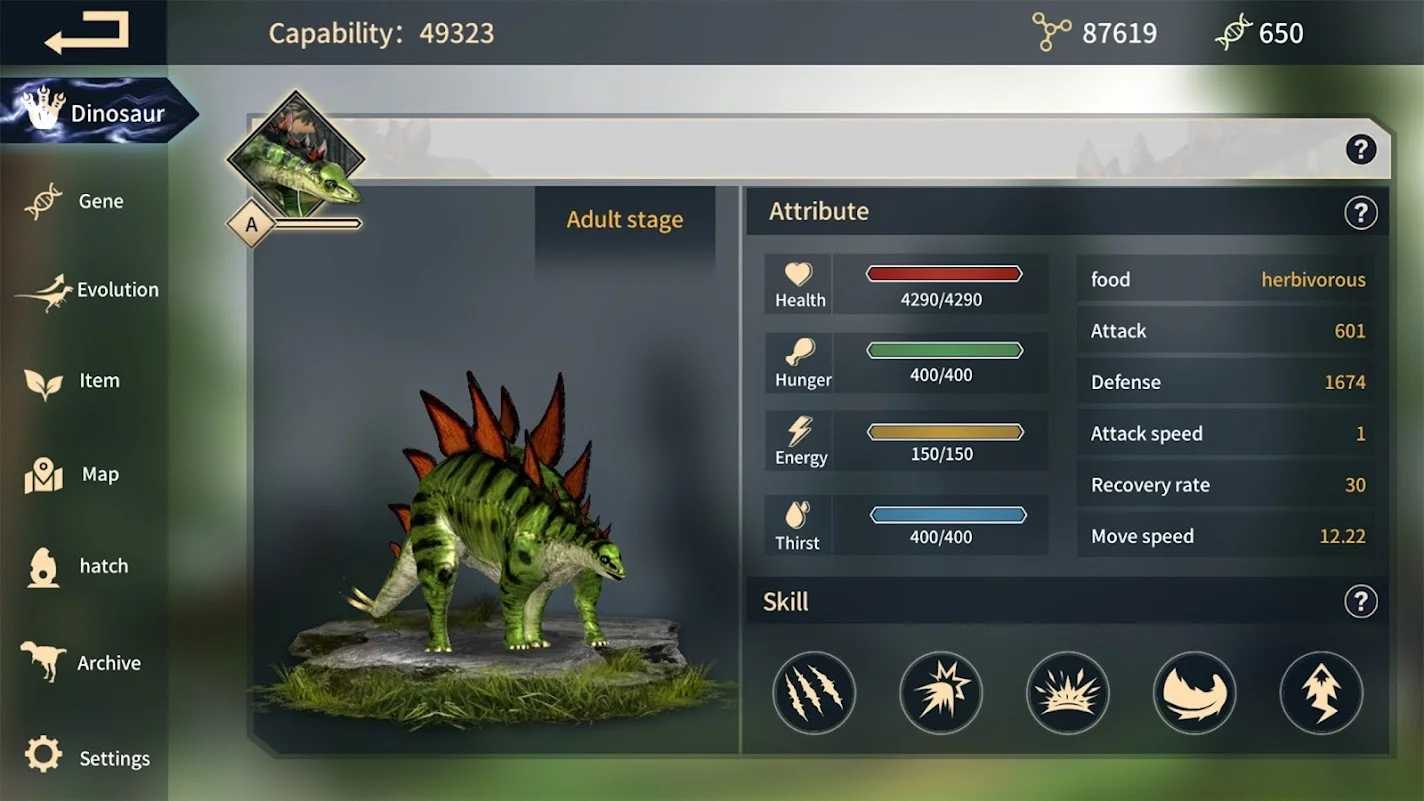Click the Adult stage label
Viewport: 1424px width, 801px height.
(625, 220)
